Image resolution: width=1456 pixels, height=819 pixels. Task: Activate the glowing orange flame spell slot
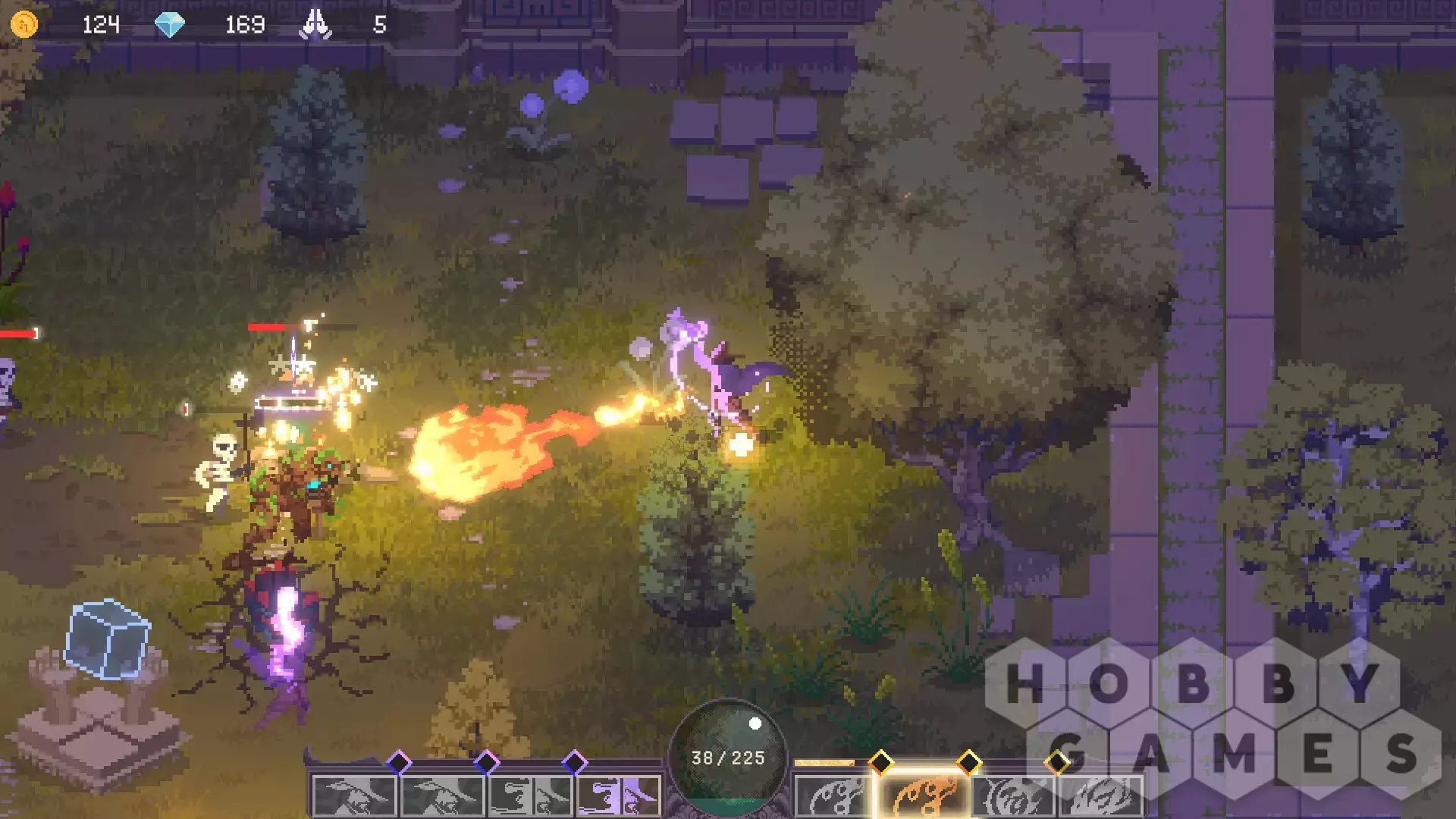(922, 796)
